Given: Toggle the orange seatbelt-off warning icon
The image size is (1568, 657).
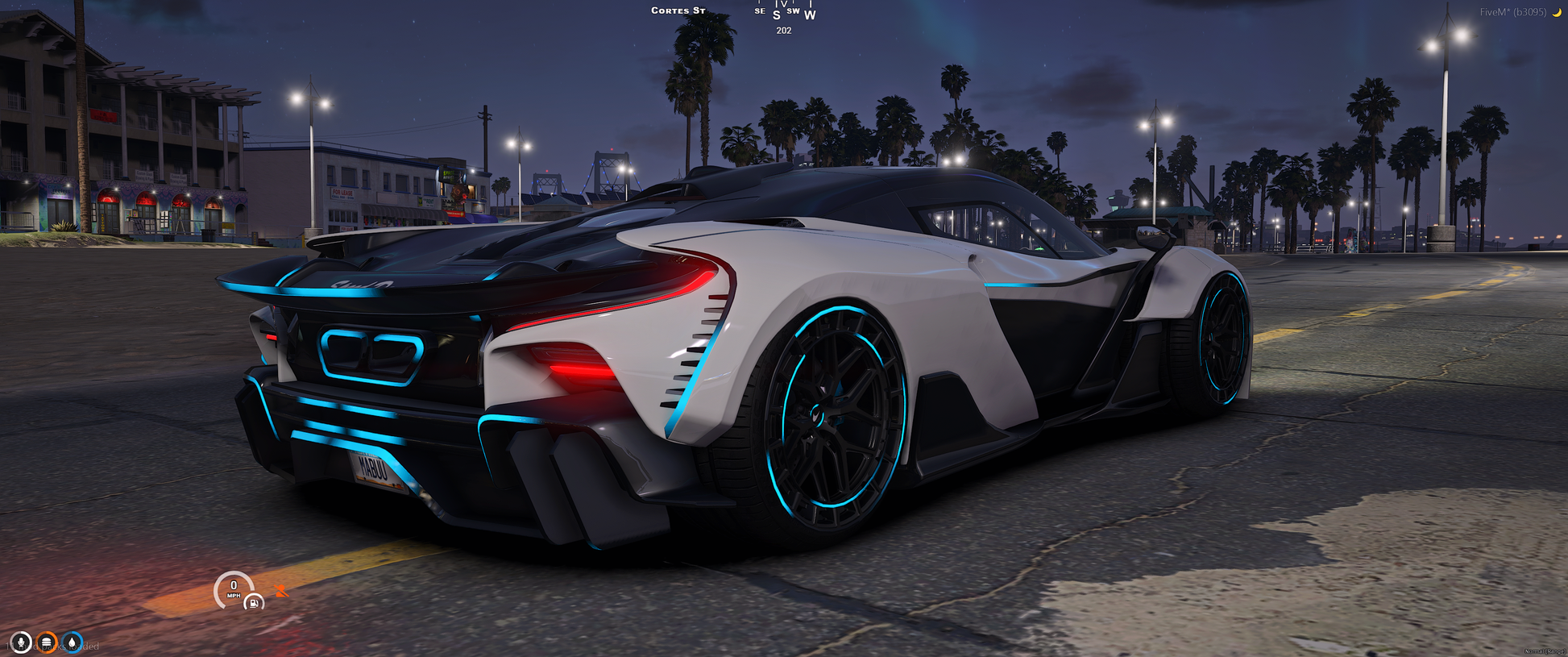Looking at the screenshot, I should point(280,591).
